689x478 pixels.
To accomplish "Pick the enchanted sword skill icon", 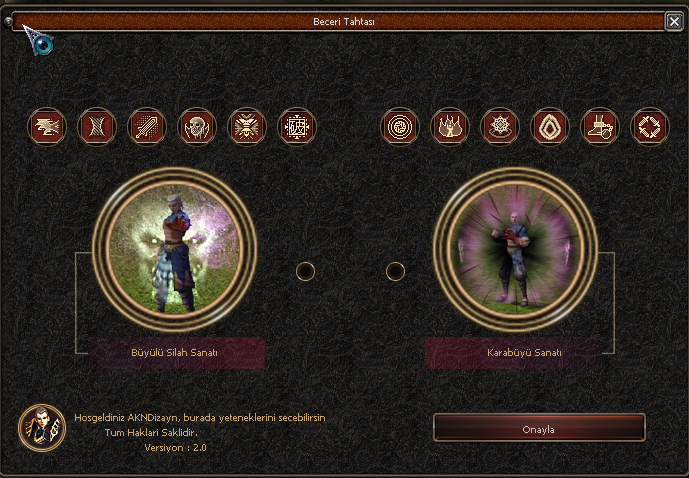I will (x=147, y=127).
